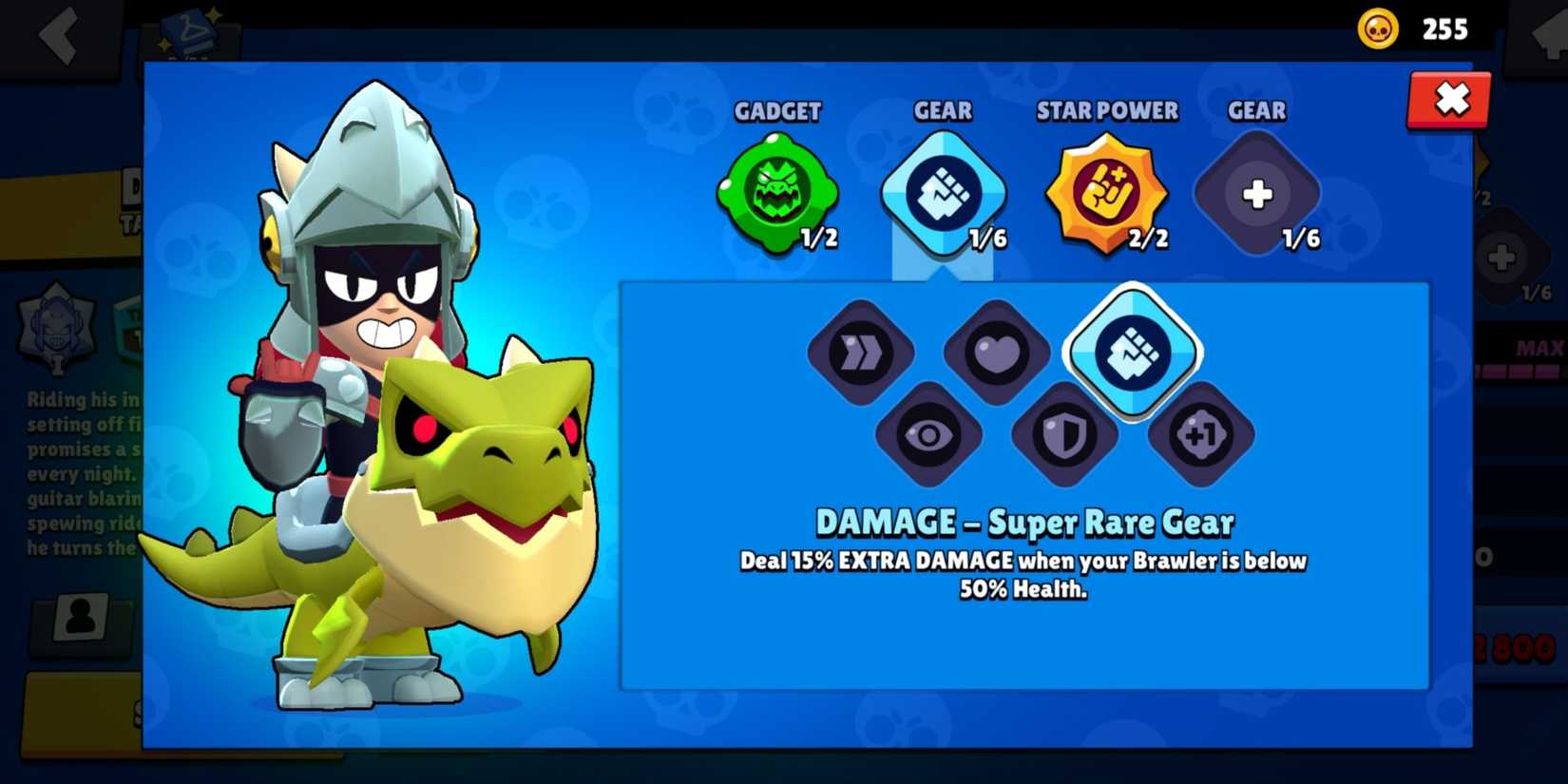The image size is (1568, 784).
Task: Open the second GEAR header section
Action: [1256, 111]
